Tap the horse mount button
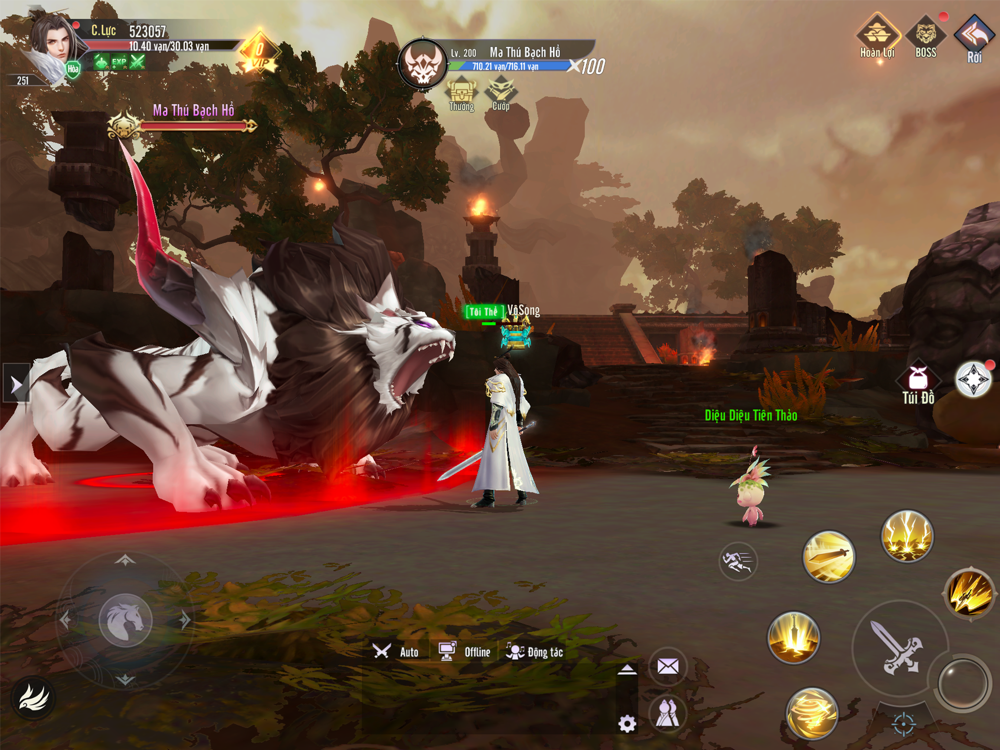 [125, 620]
